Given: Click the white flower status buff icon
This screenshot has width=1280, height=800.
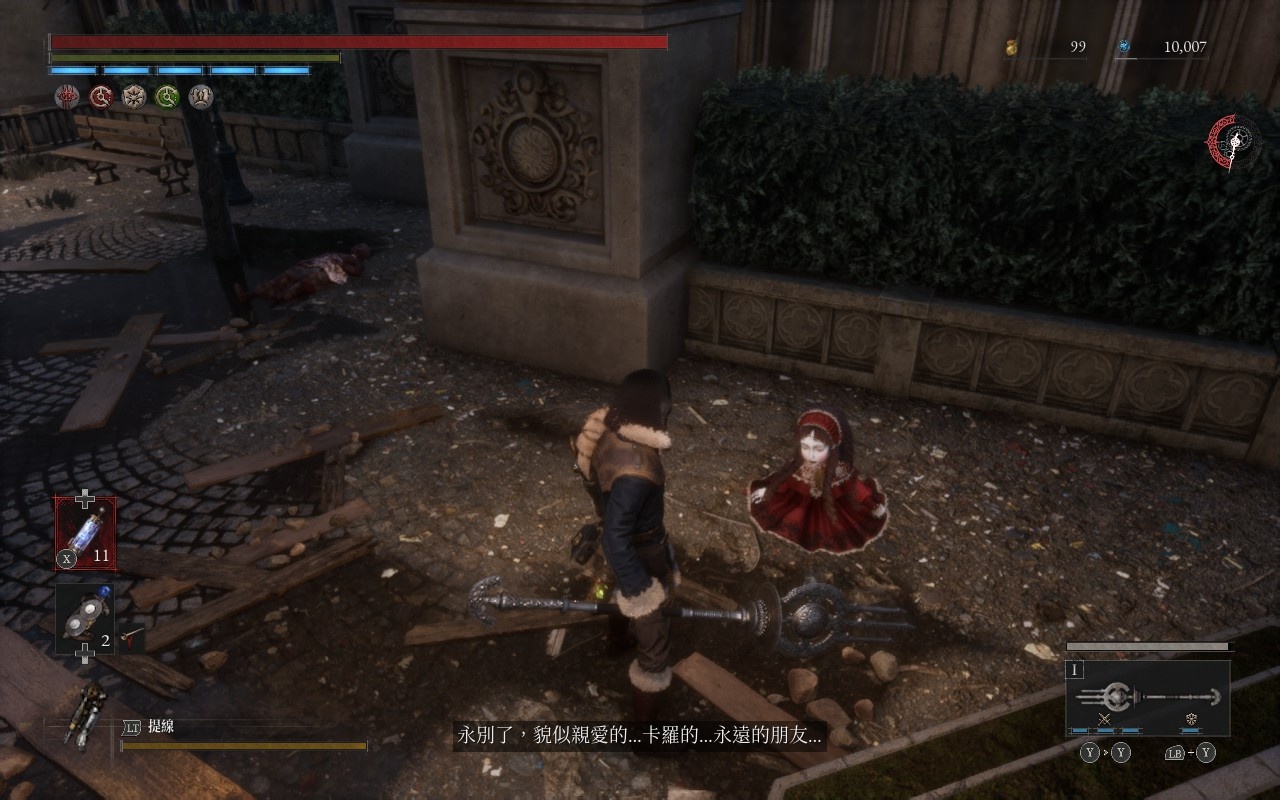Looking at the screenshot, I should coord(134,96).
